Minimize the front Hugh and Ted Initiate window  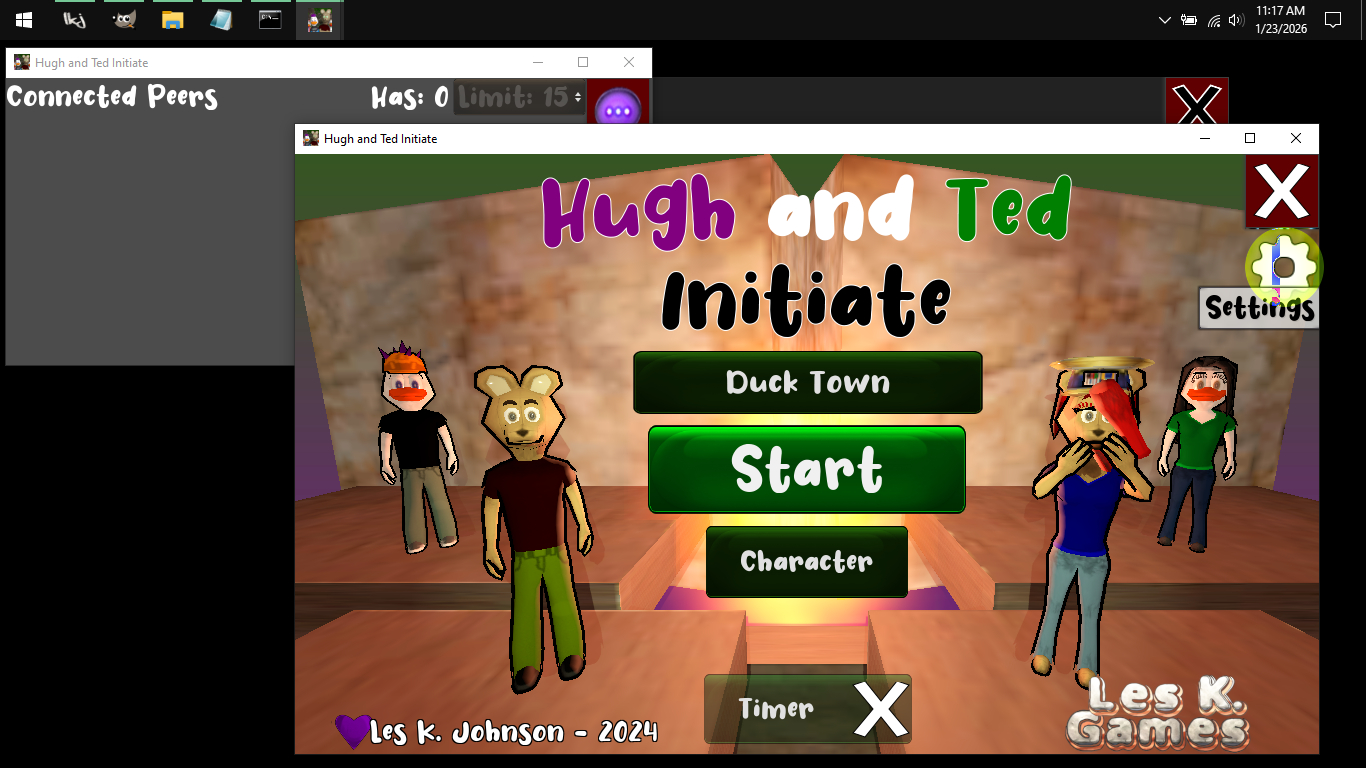tap(1203, 138)
